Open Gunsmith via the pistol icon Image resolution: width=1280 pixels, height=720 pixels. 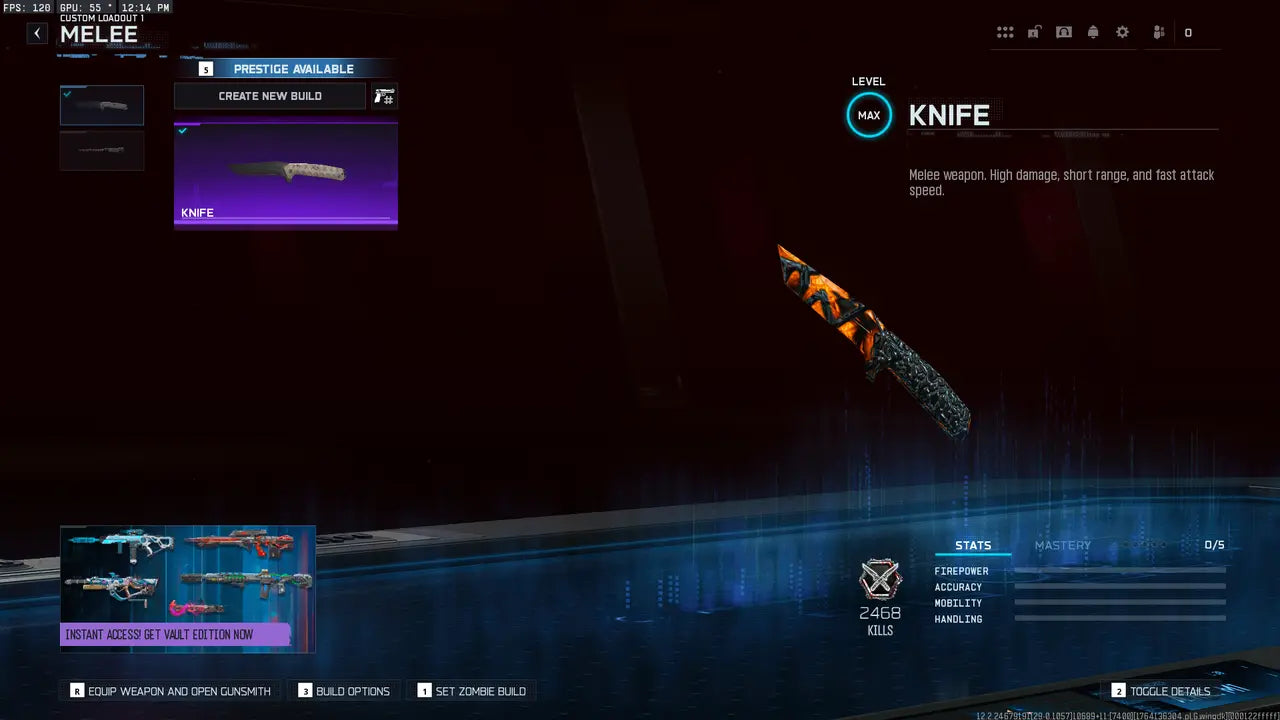(384, 96)
